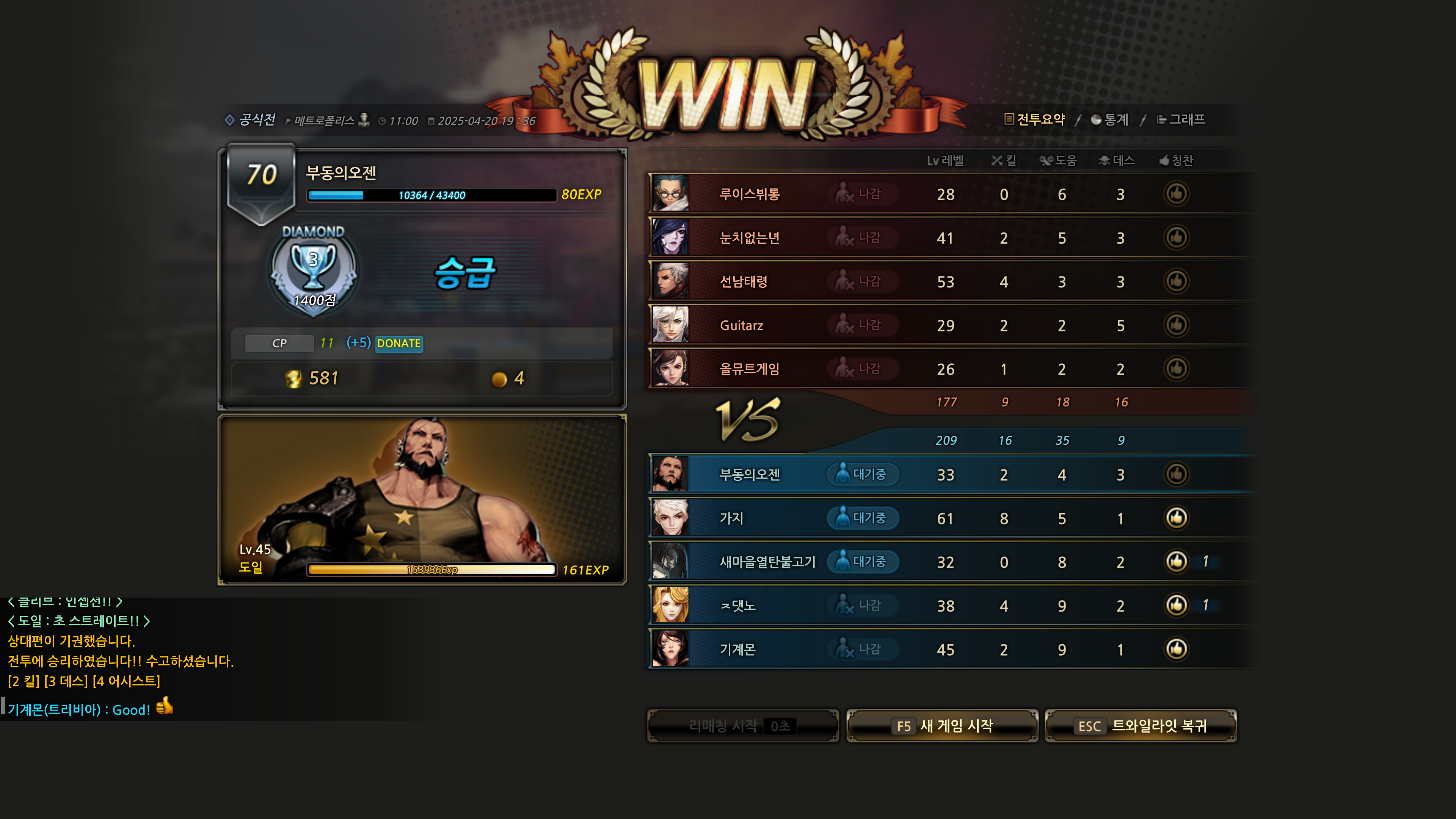Start a new game with 새 게임 시작
Screen dimensions: 1456x819
point(942,726)
